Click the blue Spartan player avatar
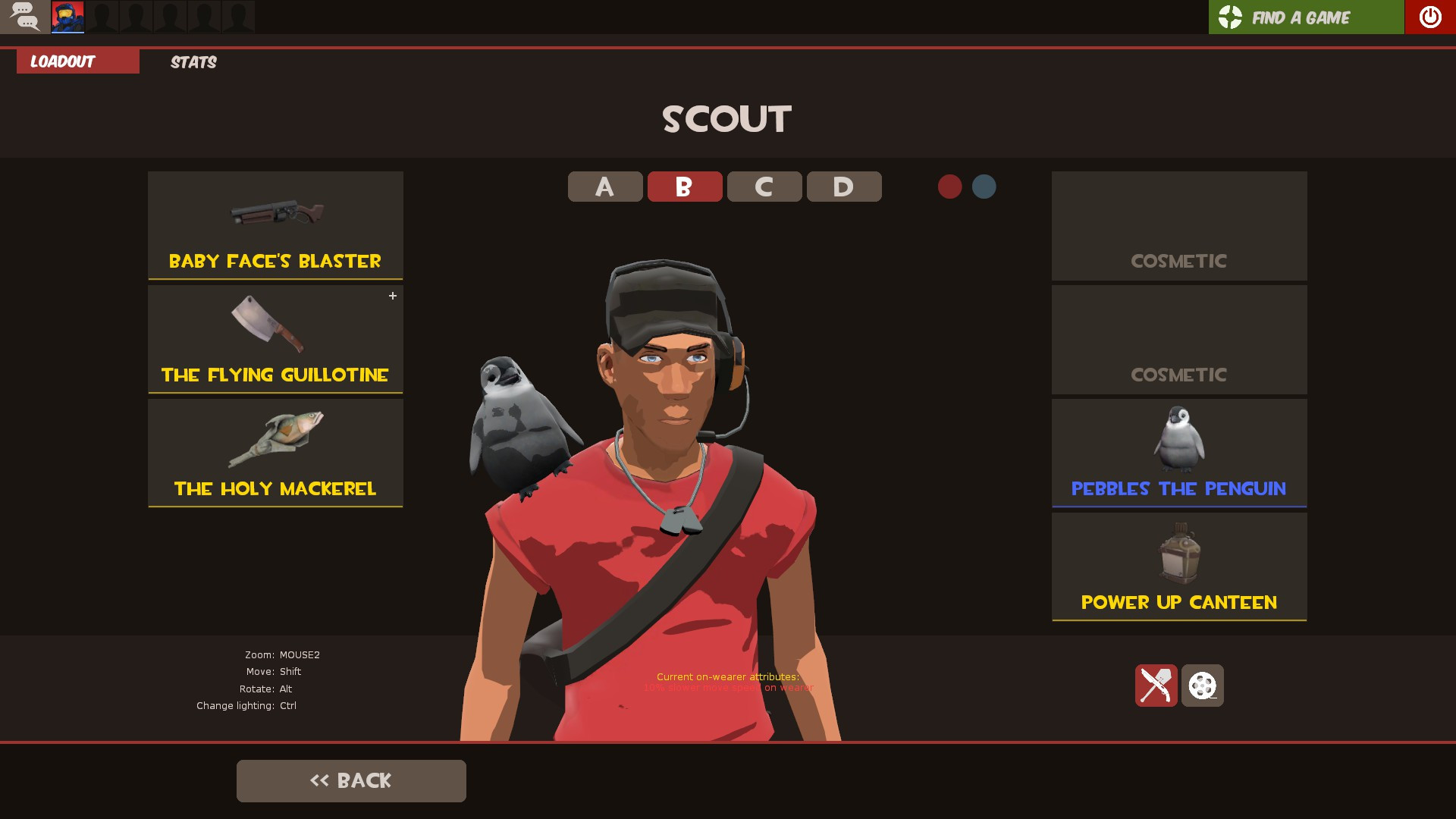This screenshot has width=1456, height=819. 69,17
